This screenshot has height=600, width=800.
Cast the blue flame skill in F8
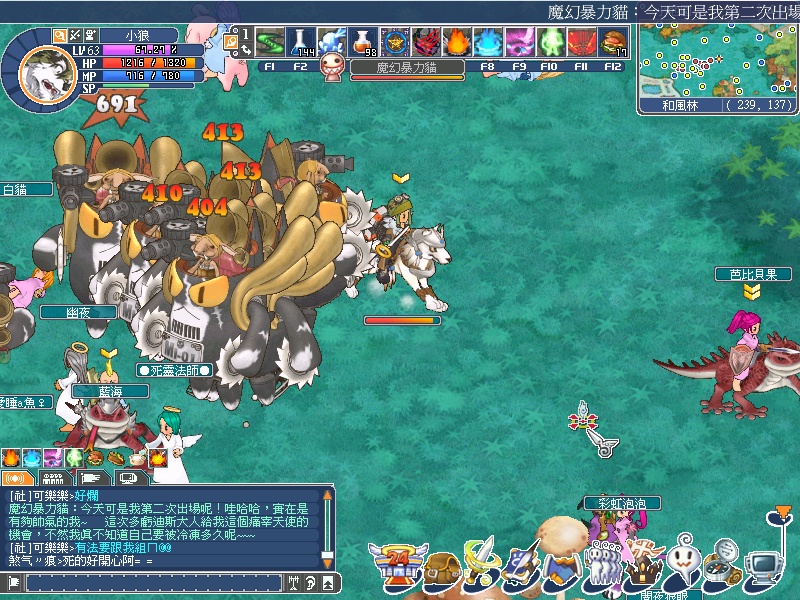click(x=488, y=43)
